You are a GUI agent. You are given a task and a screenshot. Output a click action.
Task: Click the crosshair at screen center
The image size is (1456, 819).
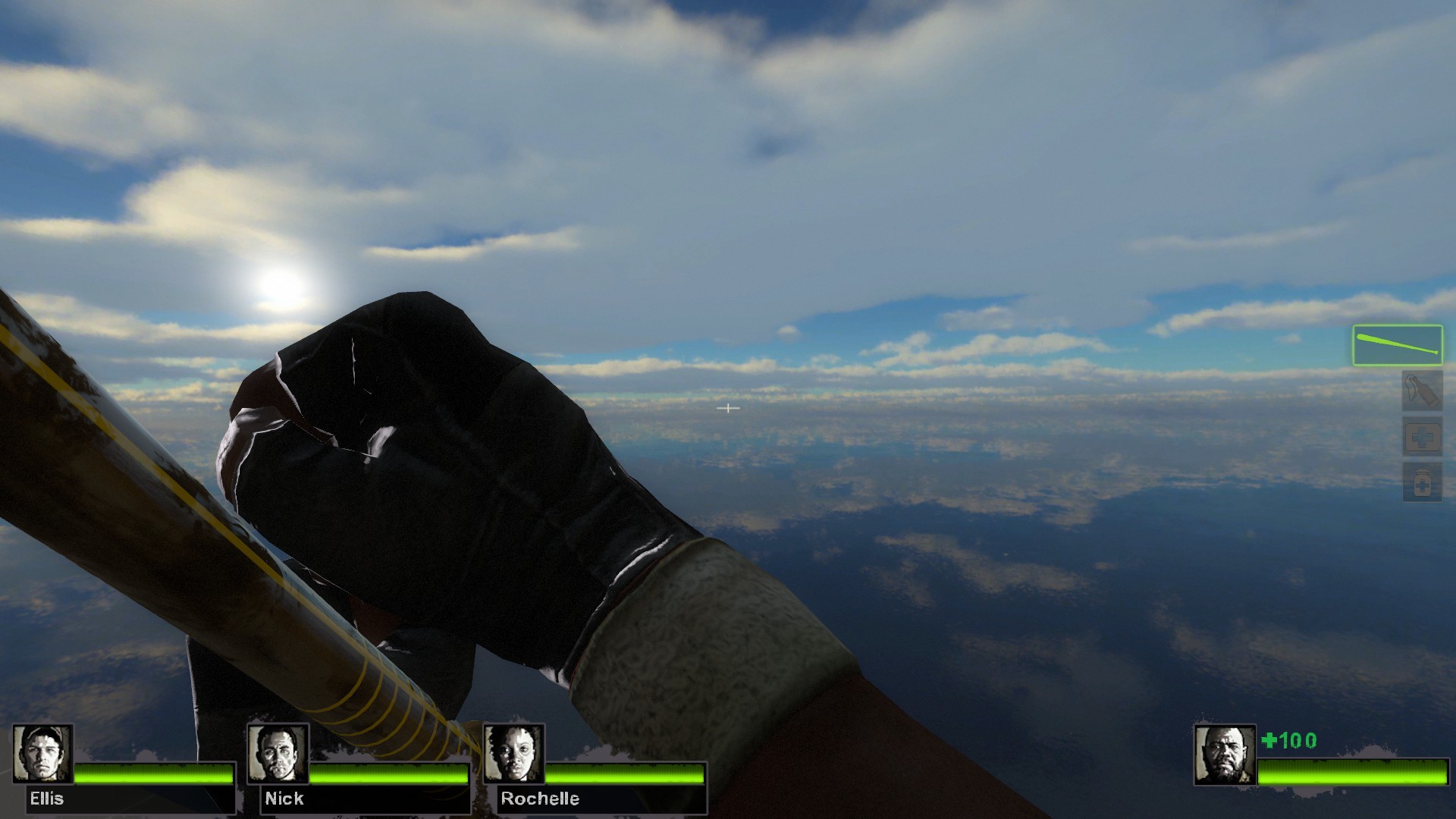pyautogui.click(x=728, y=408)
